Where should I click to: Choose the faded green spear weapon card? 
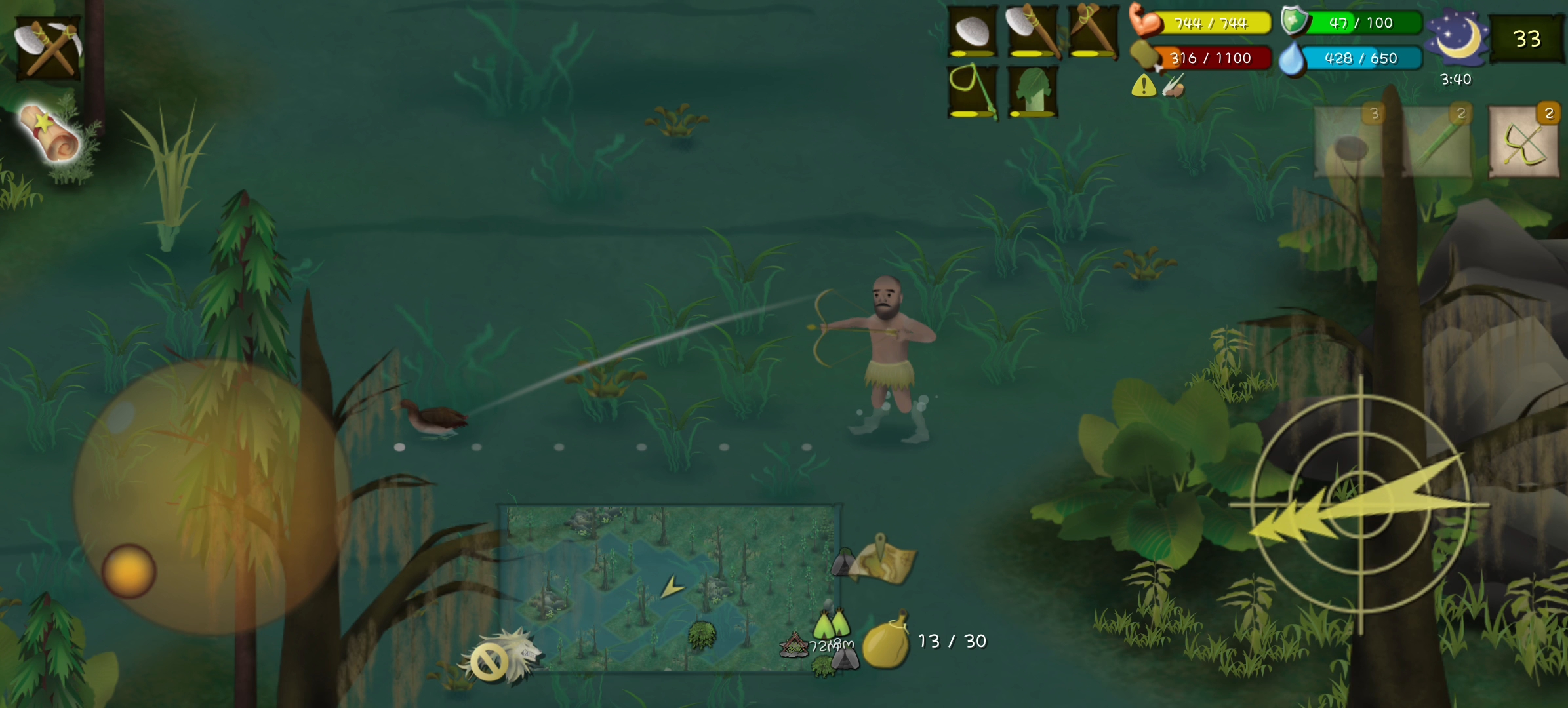1437,142
